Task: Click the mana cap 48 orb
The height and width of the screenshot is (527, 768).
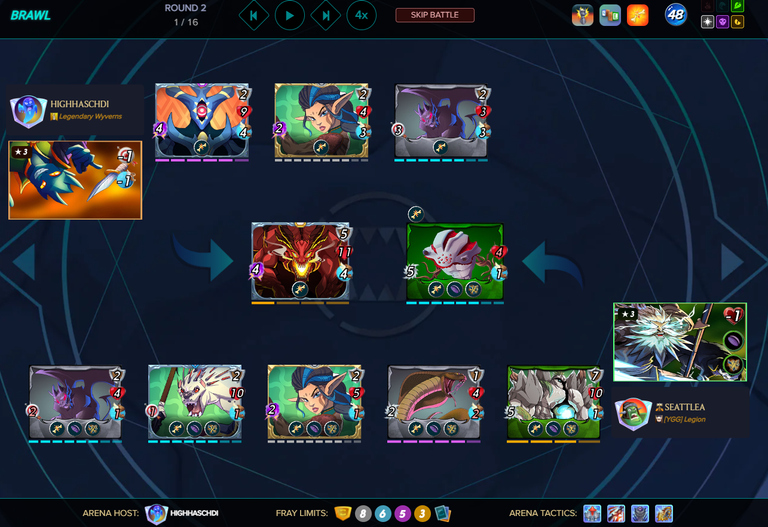Action: (676, 15)
